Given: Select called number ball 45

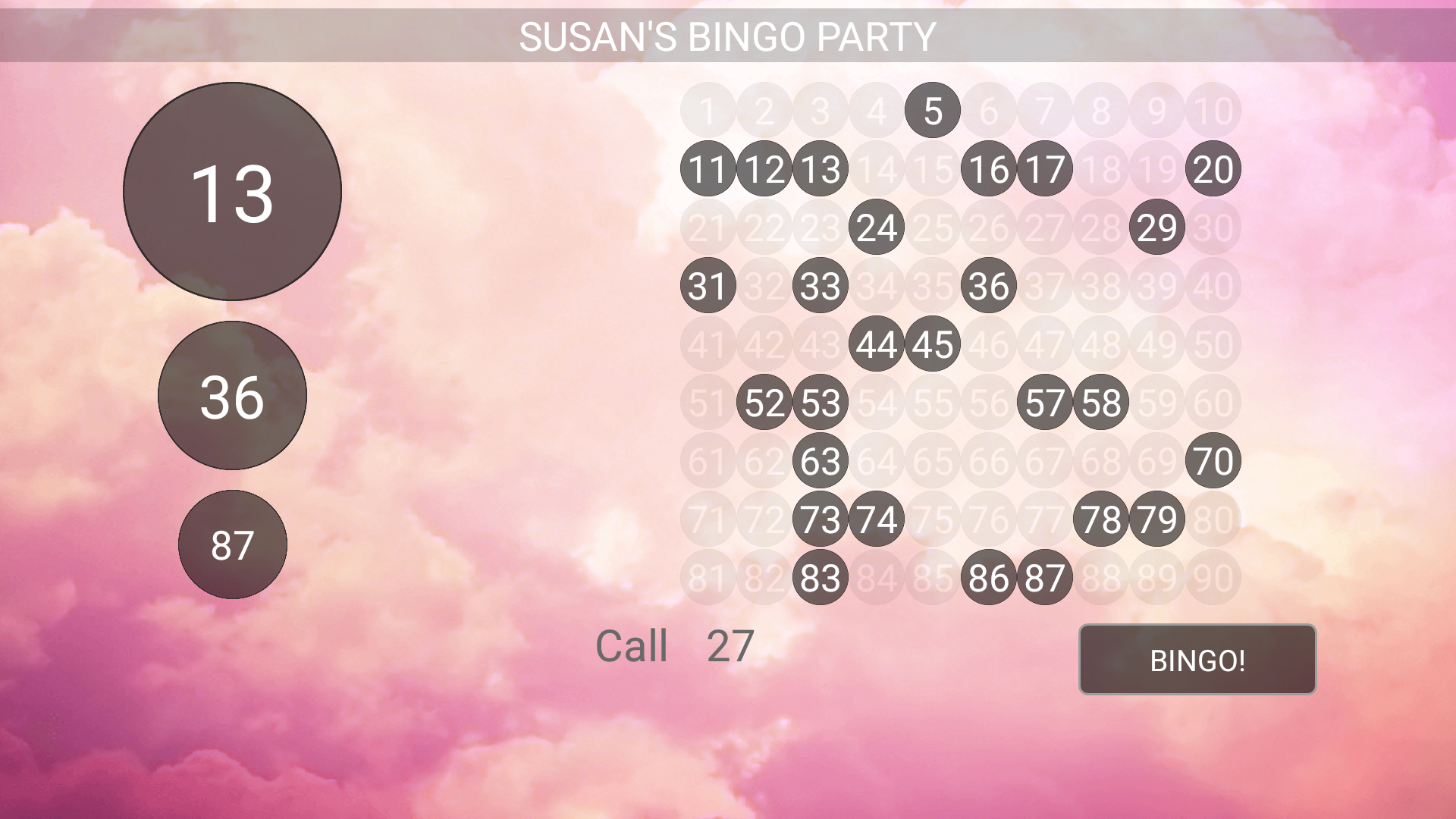Looking at the screenshot, I should click(x=932, y=345).
